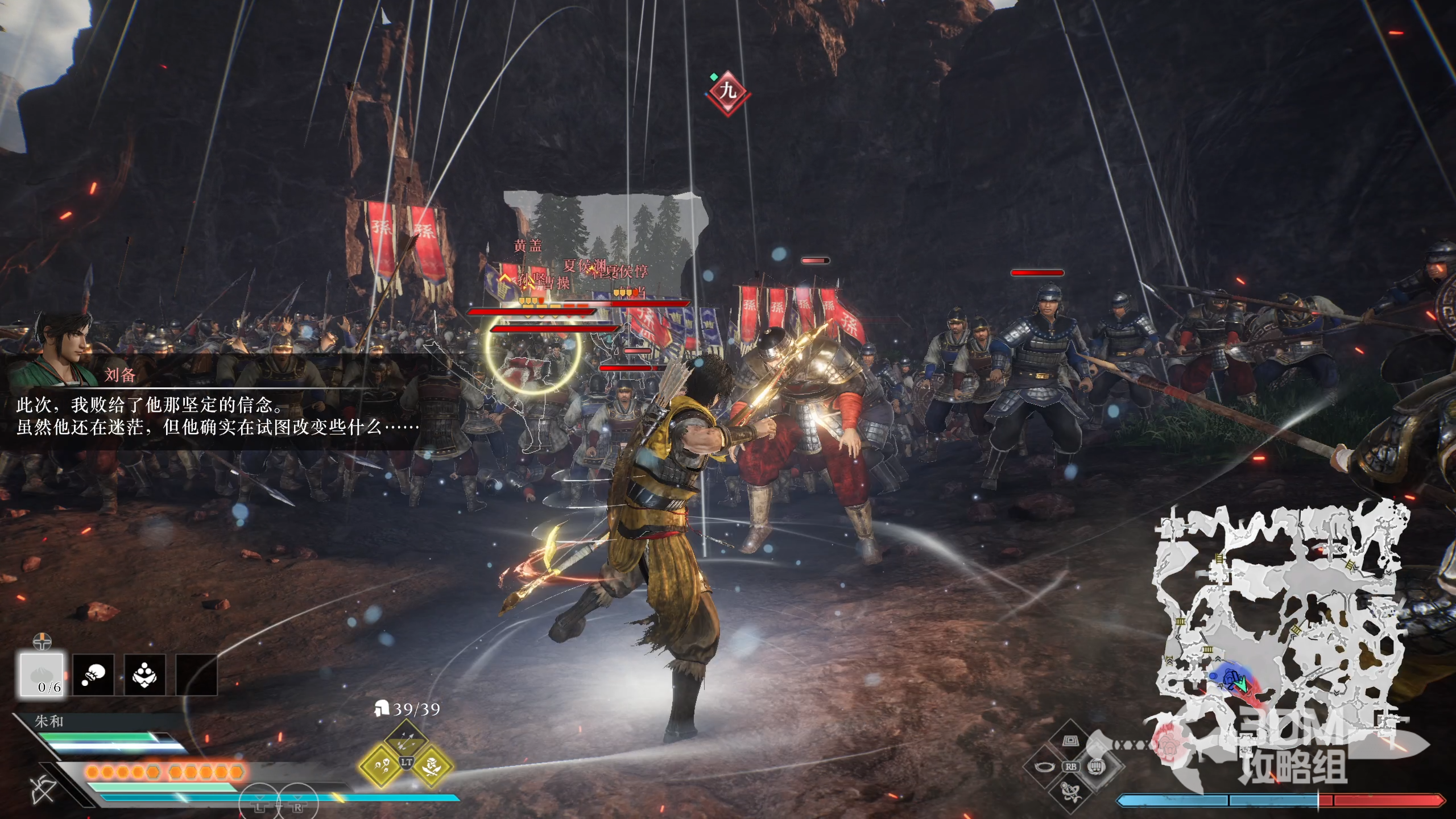Select the red 九 objective marker
Viewport: 1456px width, 819px height.
point(727,91)
